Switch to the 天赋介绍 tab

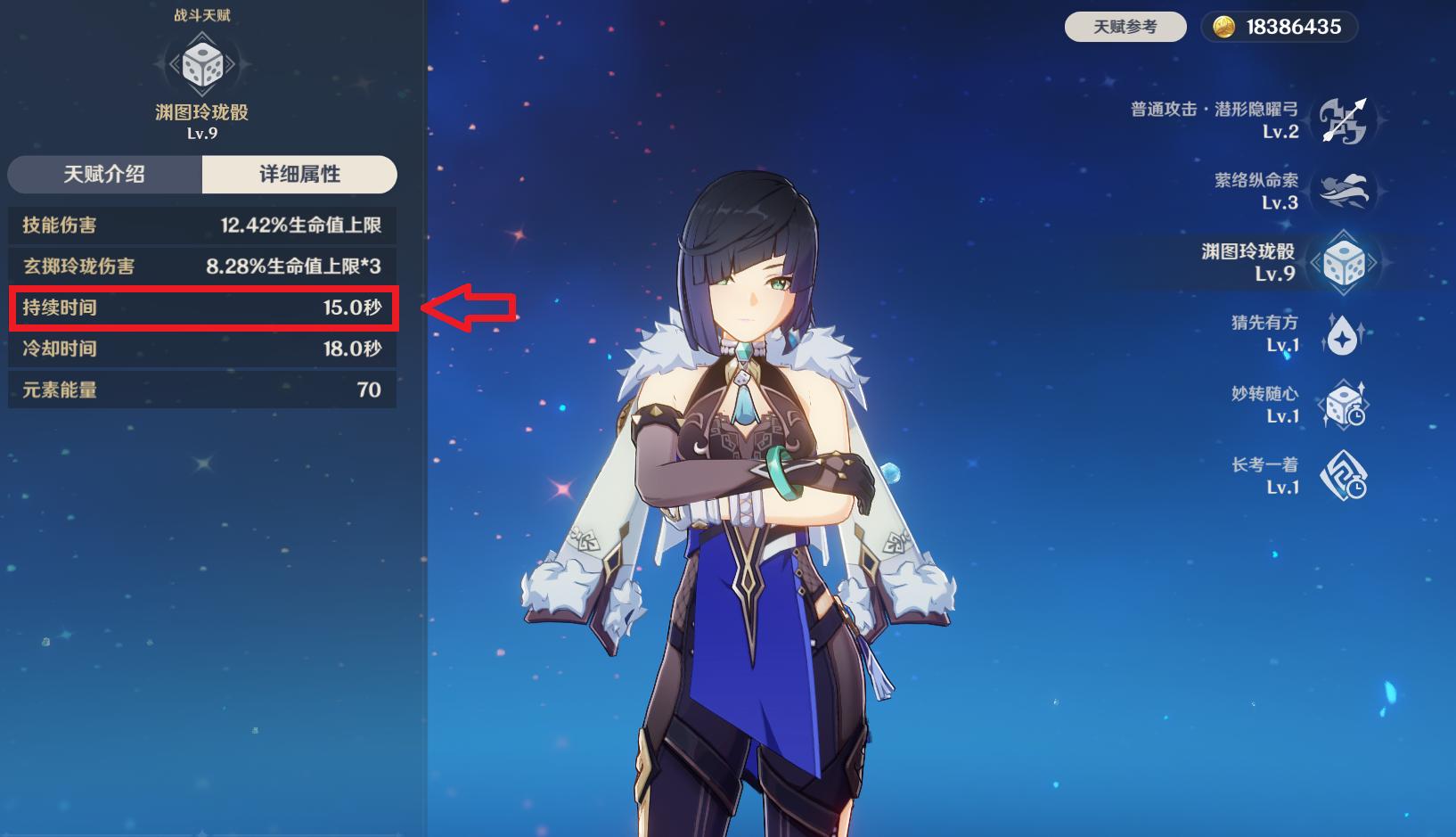(102, 175)
